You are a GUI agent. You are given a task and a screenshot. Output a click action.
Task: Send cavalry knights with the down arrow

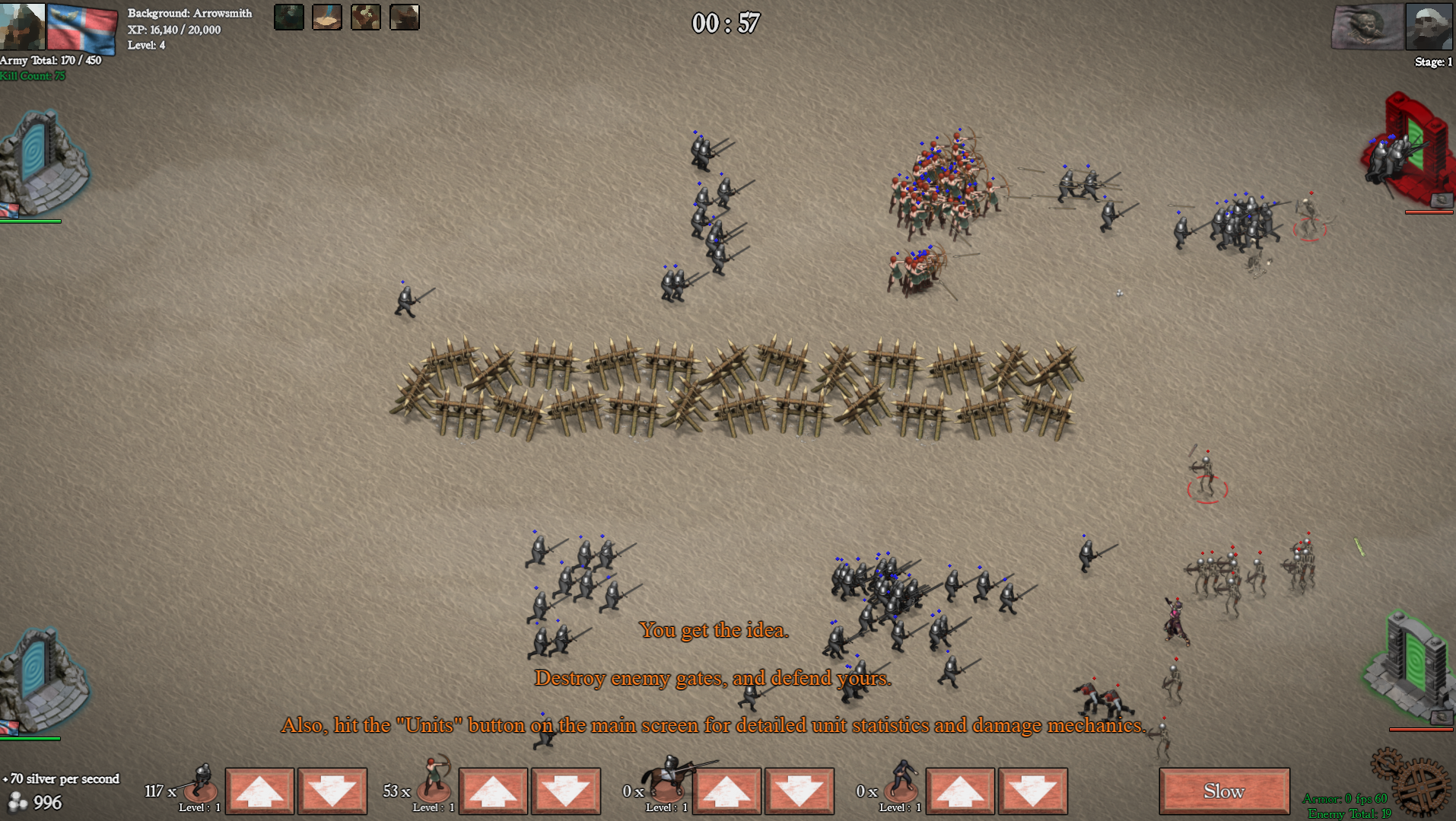799,791
